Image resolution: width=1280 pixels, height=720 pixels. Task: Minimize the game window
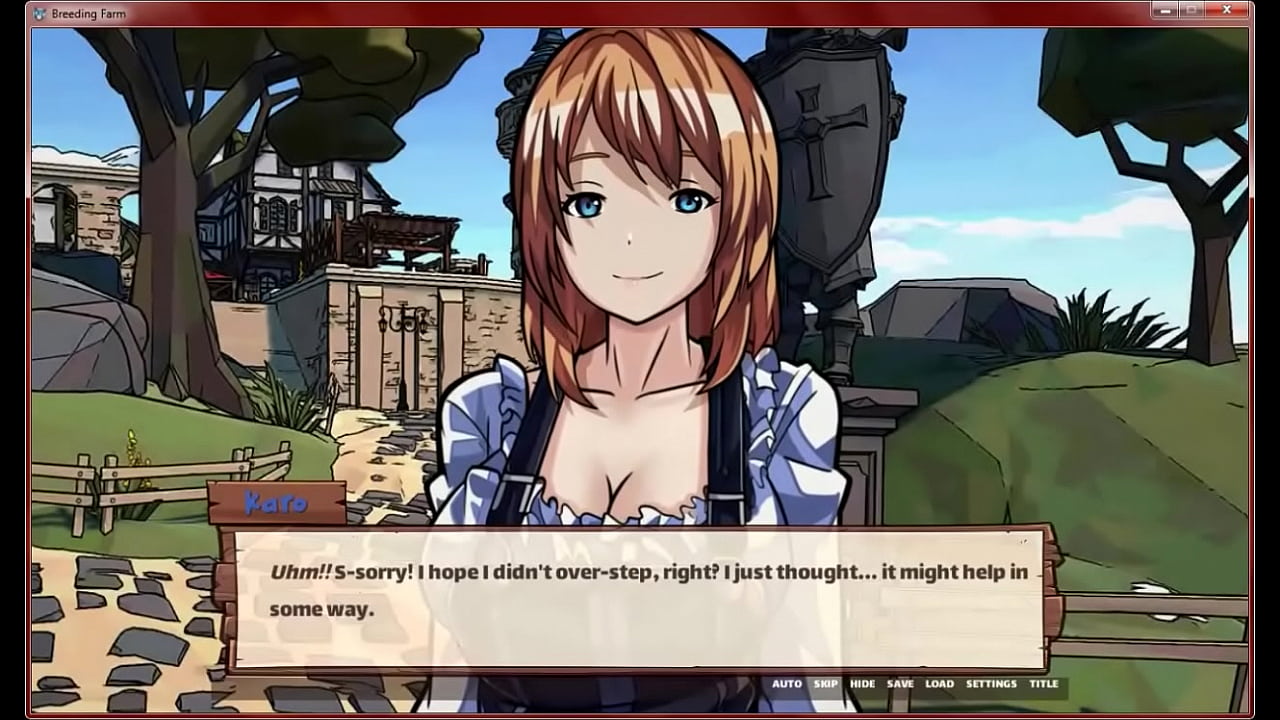(1166, 11)
